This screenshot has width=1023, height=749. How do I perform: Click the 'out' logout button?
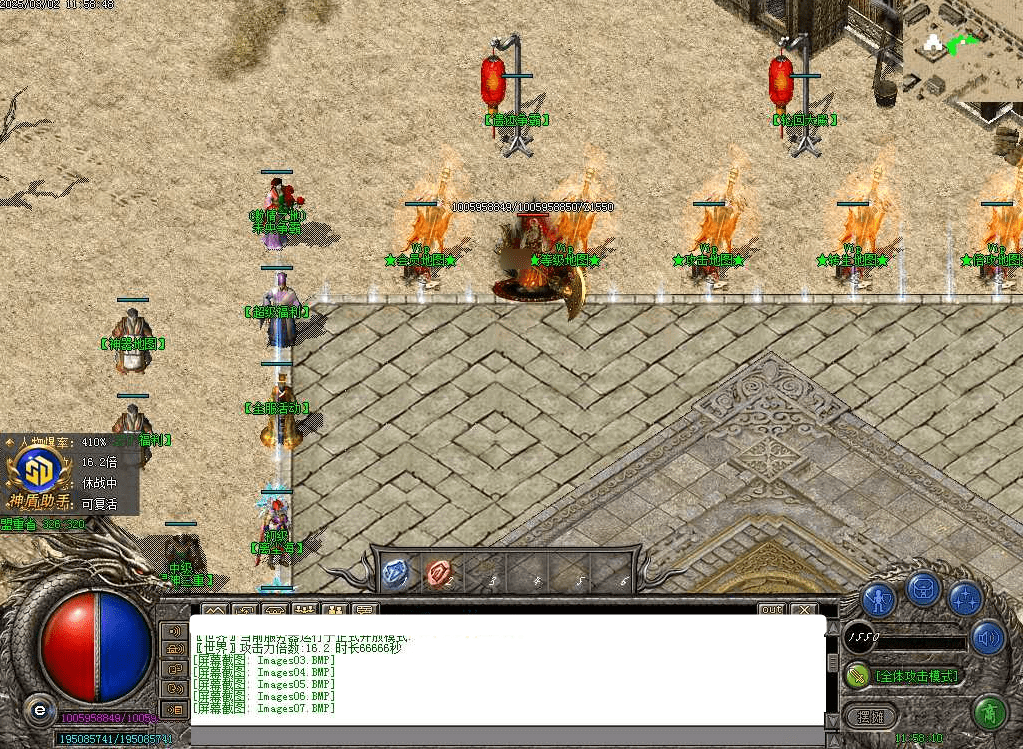tap(770, 609)
